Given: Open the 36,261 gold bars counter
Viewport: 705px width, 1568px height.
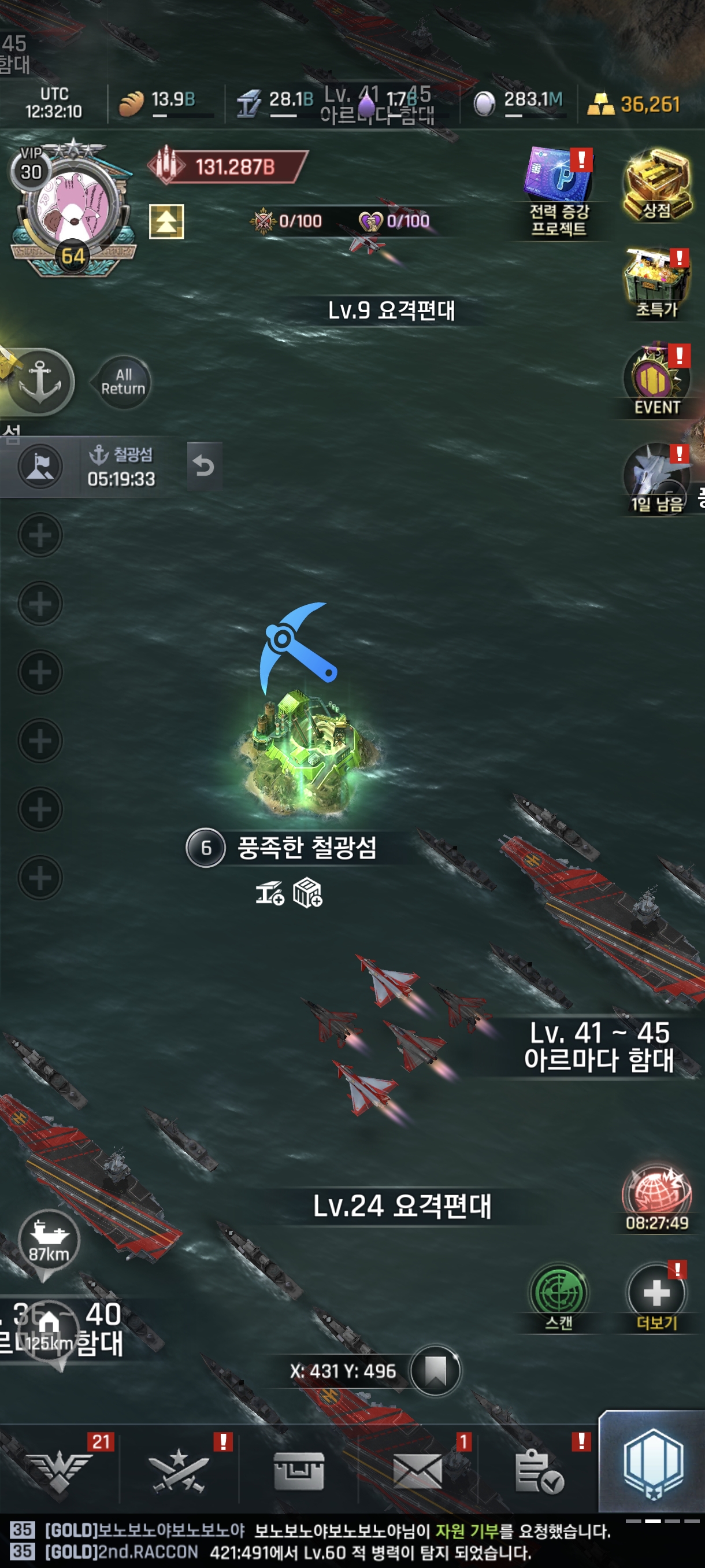Looking at the screenshot, I should 635,104.
